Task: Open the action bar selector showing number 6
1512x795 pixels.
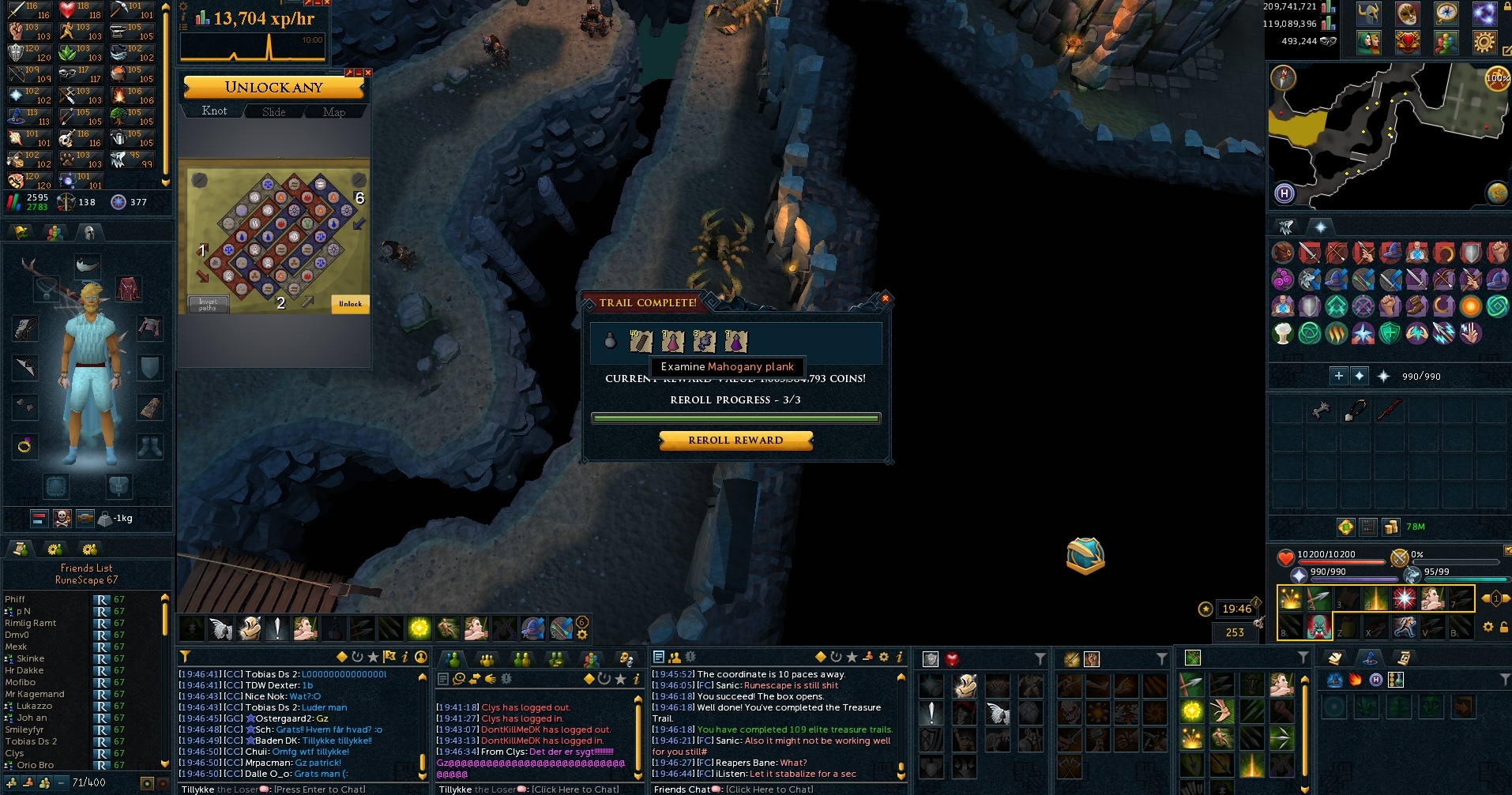Action: (582, 623)
